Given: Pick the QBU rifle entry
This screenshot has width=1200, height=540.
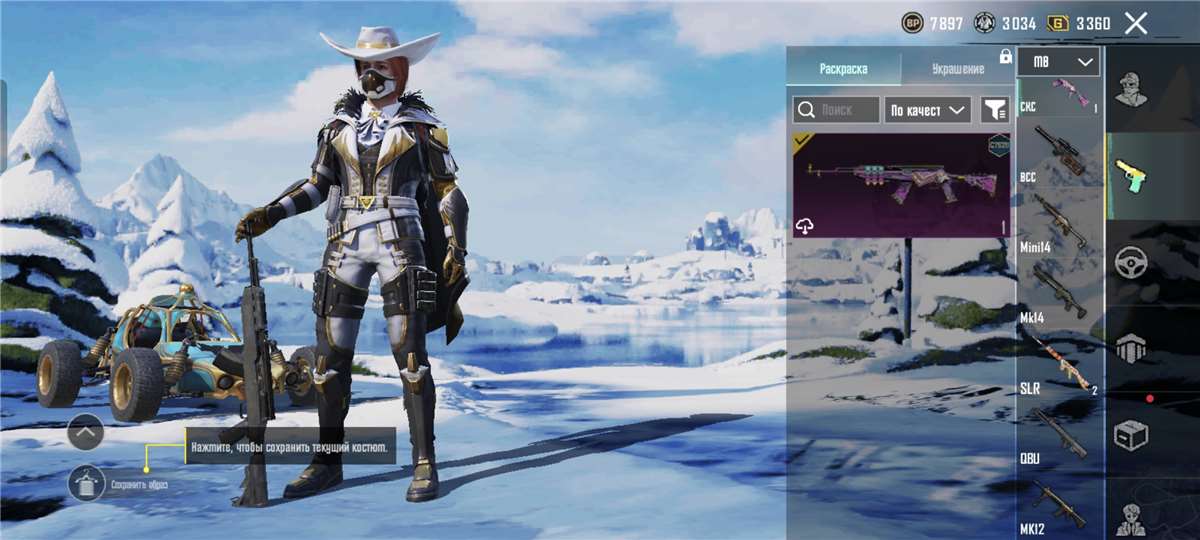Looking at the screenshot, I should click(x=1059, y=435).
